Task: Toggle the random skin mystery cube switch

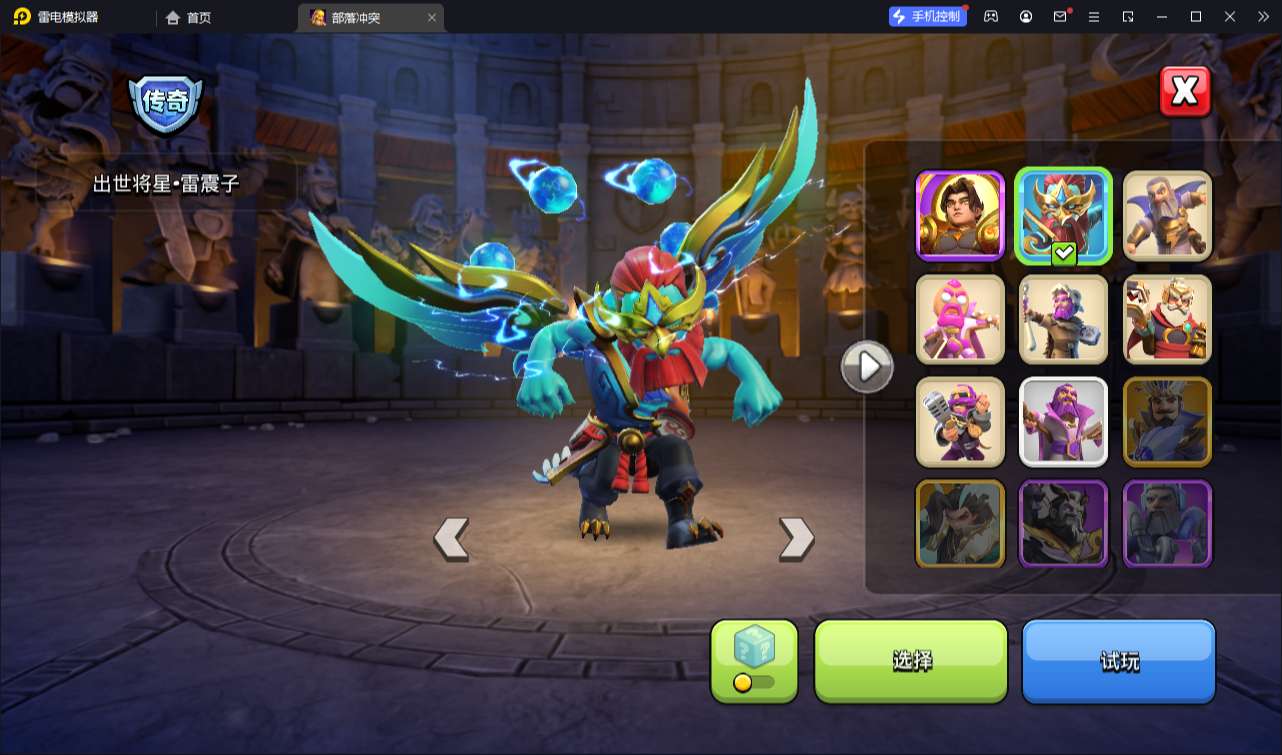Action: pos(754,661)
